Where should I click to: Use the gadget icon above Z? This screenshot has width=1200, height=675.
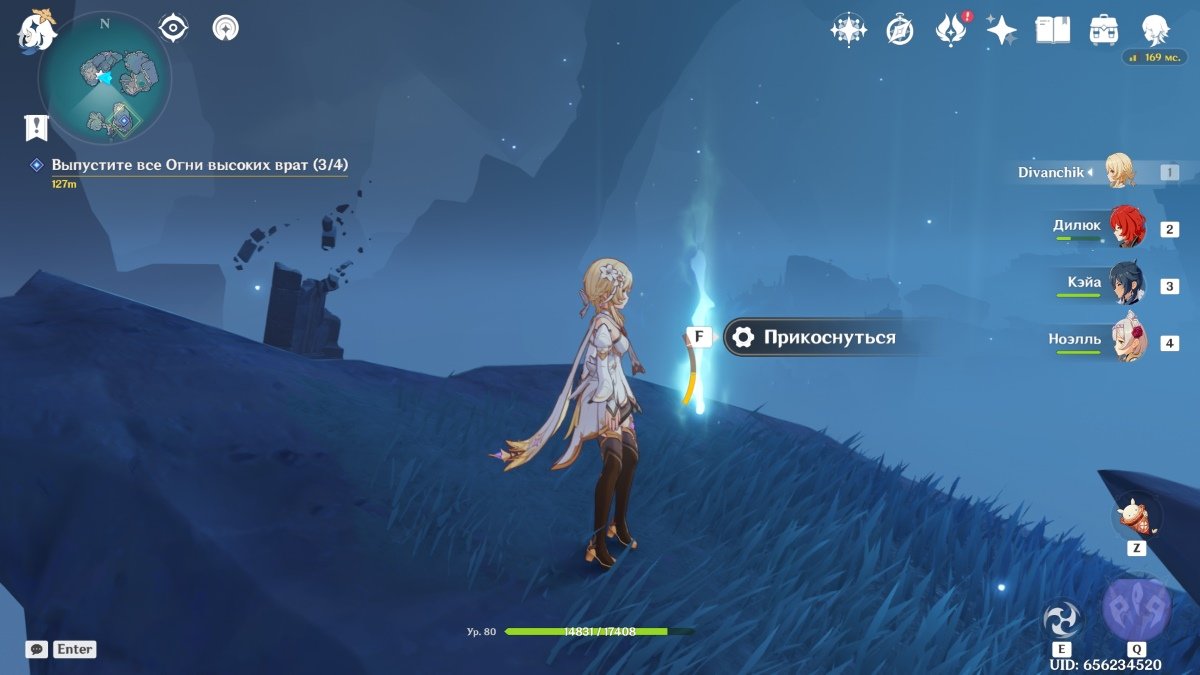(1137, 516)
